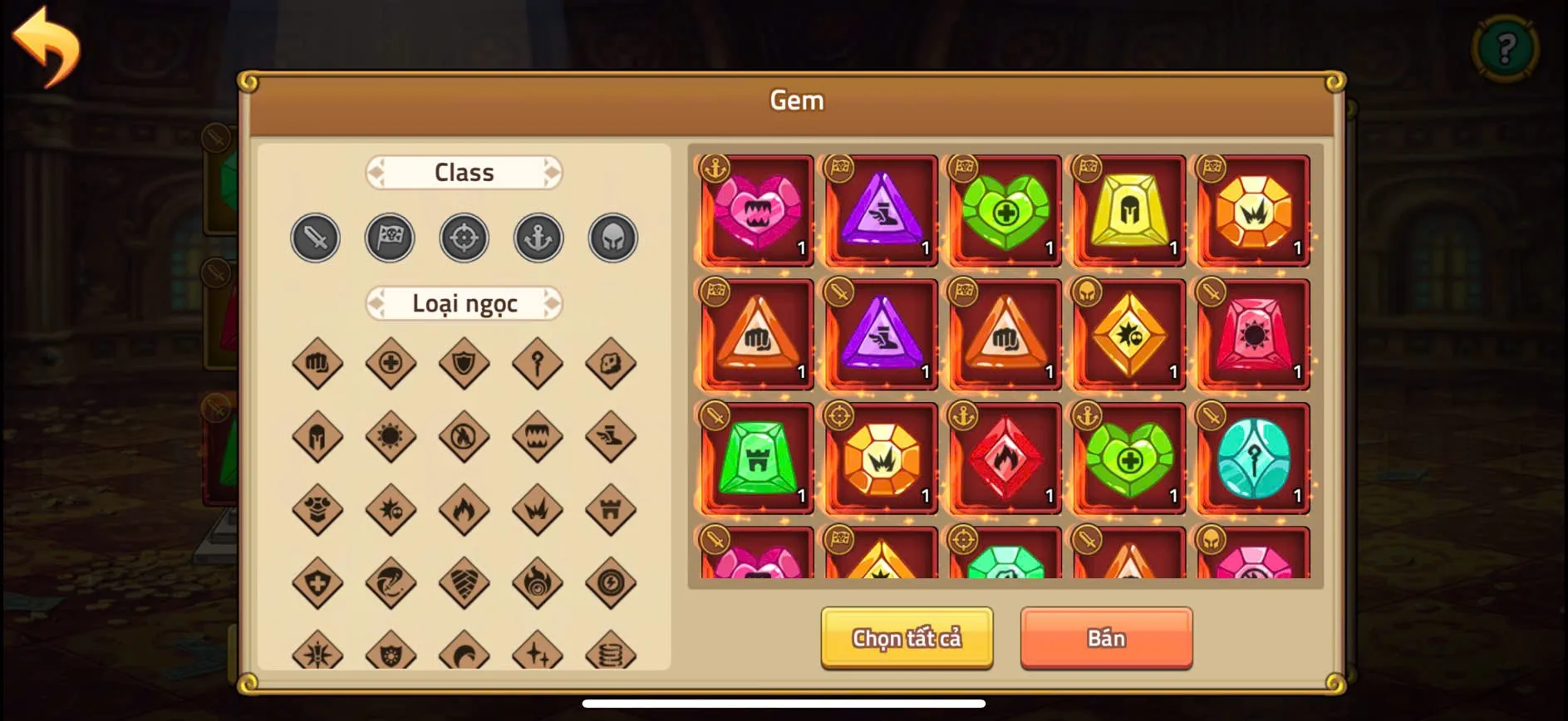
Task: Filter gems by the flame type icon
Action: click(x=465, y=509)
